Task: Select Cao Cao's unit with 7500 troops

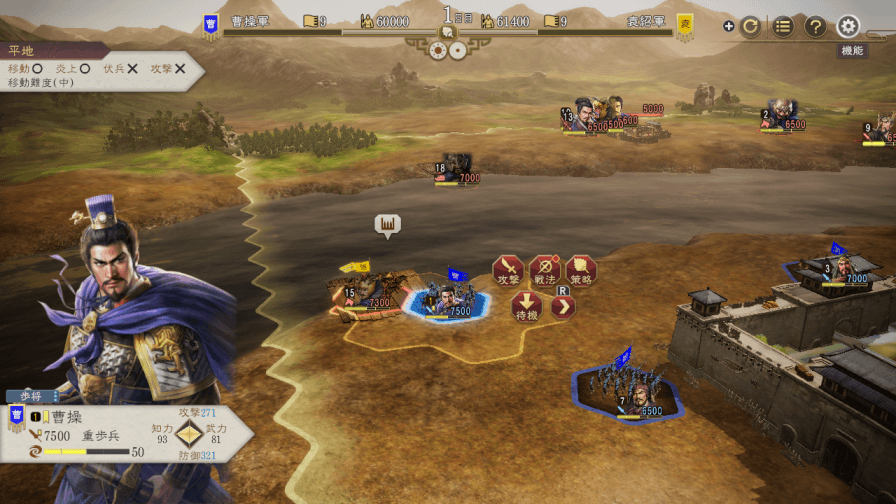Action: click(x=445, y=299)
